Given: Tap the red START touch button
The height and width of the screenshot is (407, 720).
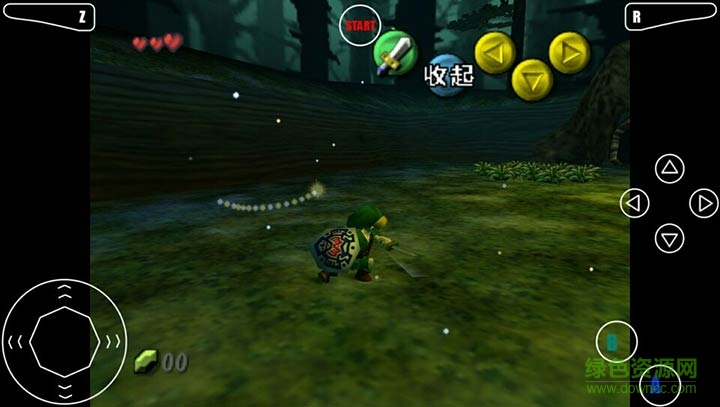Looking at the screenshot, I should (359, 26).
